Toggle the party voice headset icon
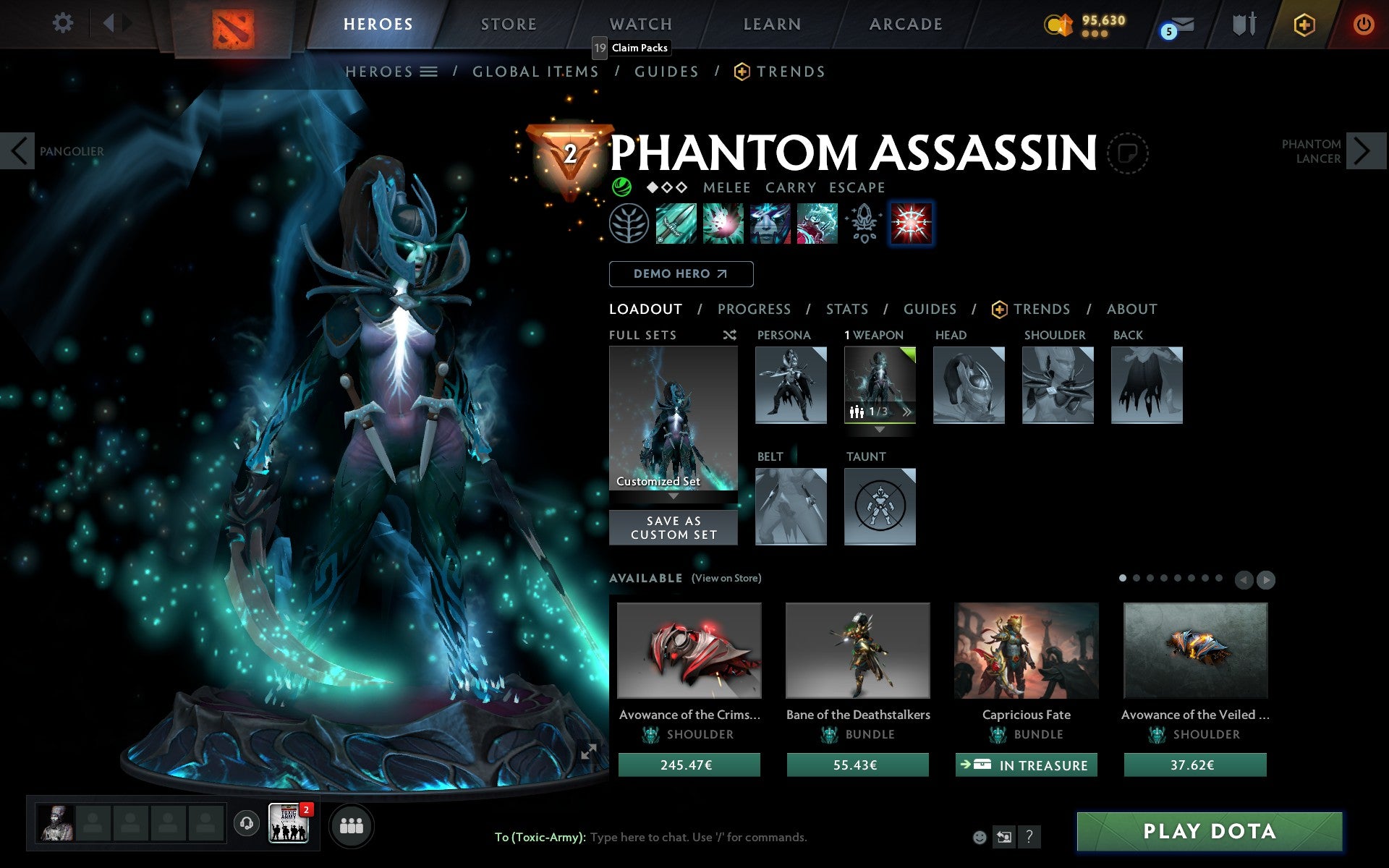This screenshot has height=868, width=1389. [247, 822]
